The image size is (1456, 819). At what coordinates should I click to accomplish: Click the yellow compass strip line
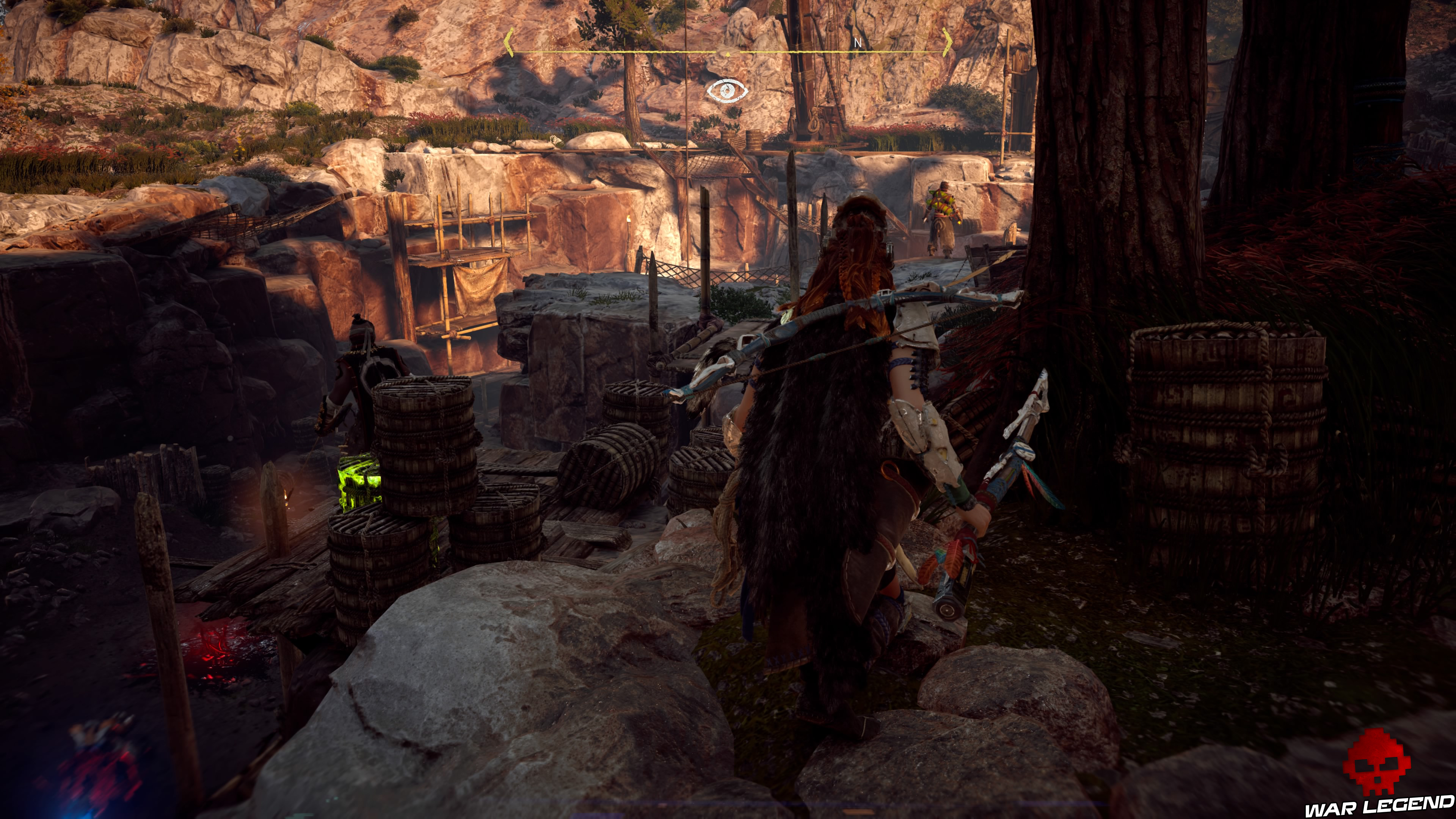622,51
